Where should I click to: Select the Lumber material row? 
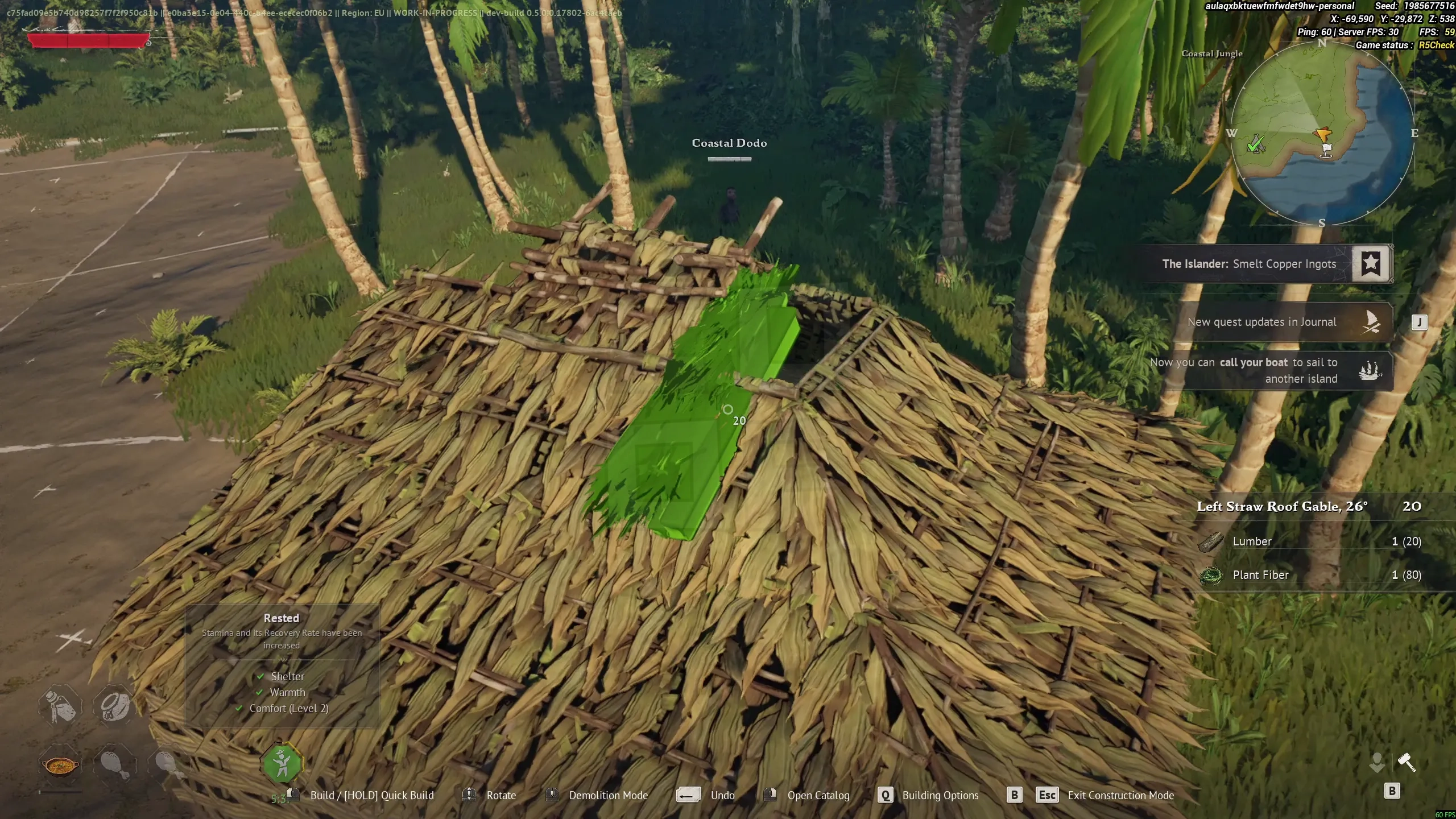click(1308, 541)
